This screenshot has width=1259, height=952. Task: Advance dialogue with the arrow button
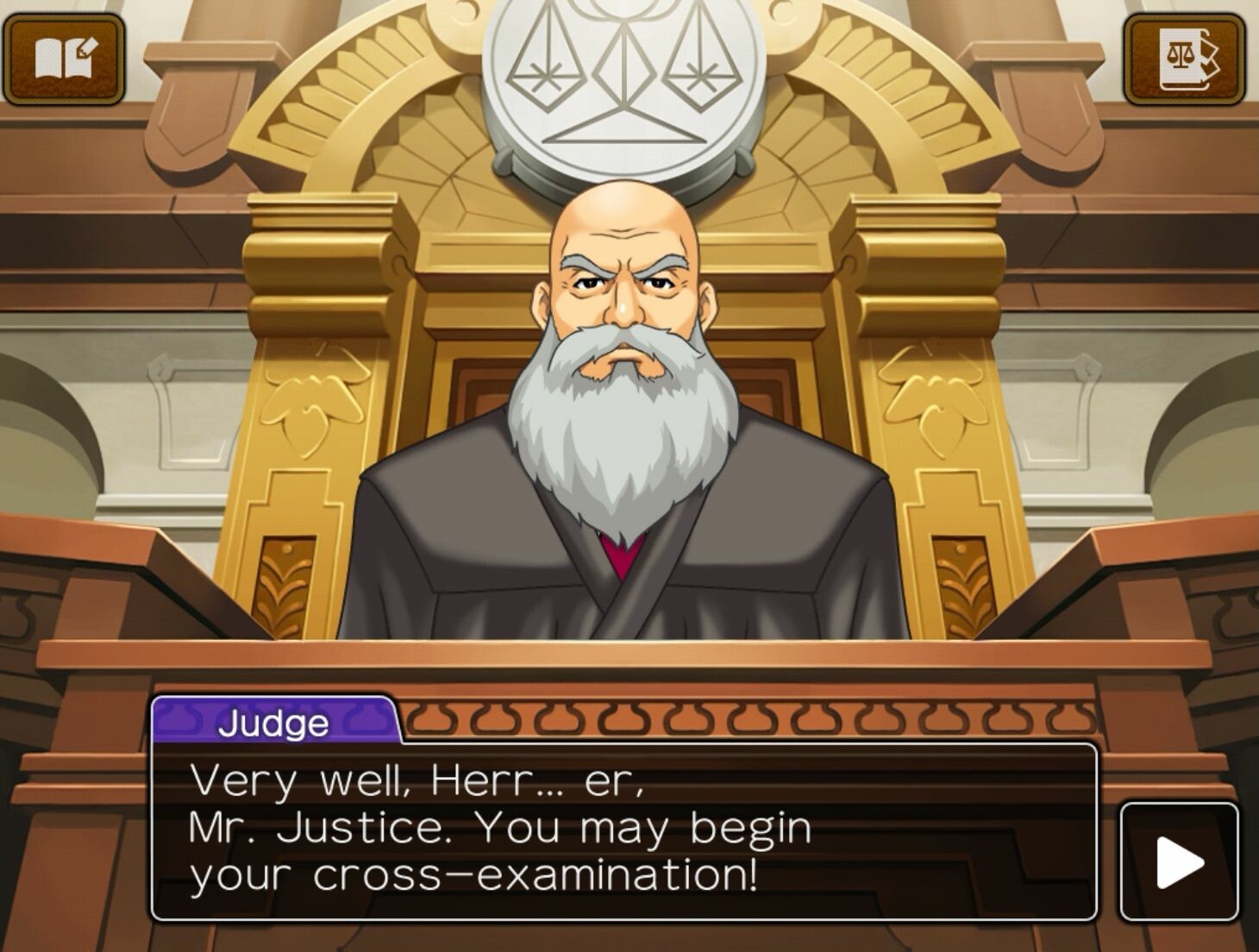coord(1179,861)
